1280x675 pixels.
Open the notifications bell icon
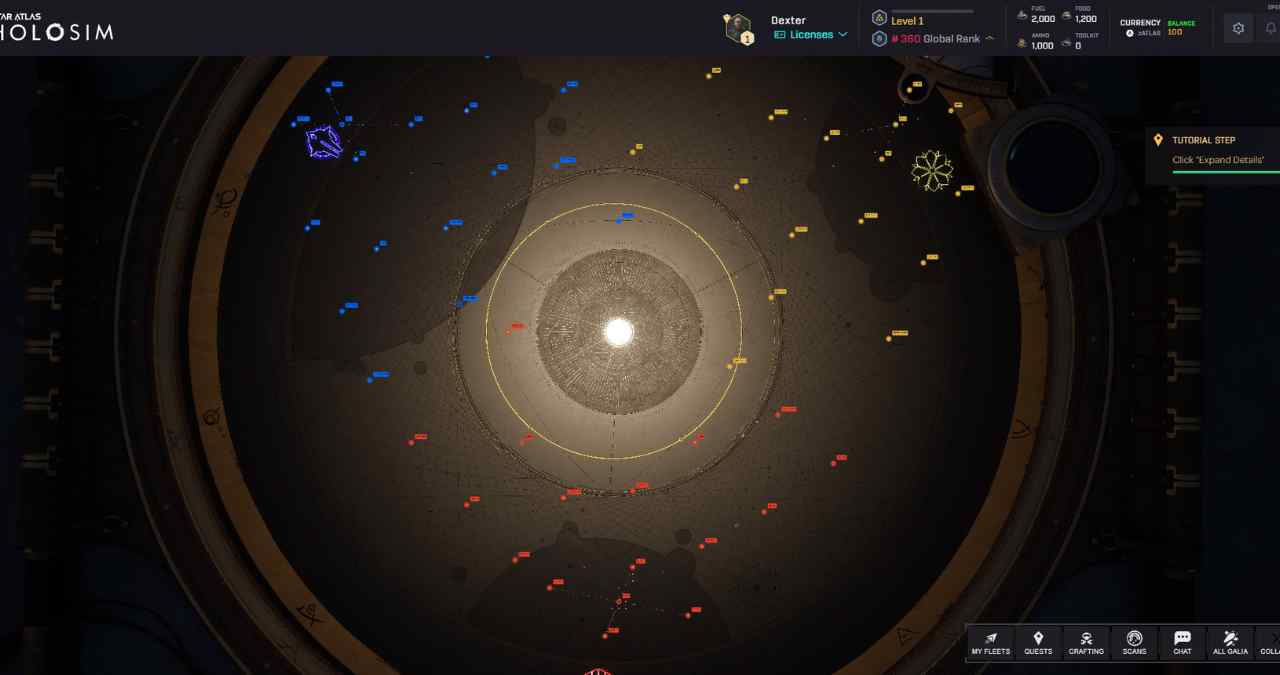point(1271,28)
